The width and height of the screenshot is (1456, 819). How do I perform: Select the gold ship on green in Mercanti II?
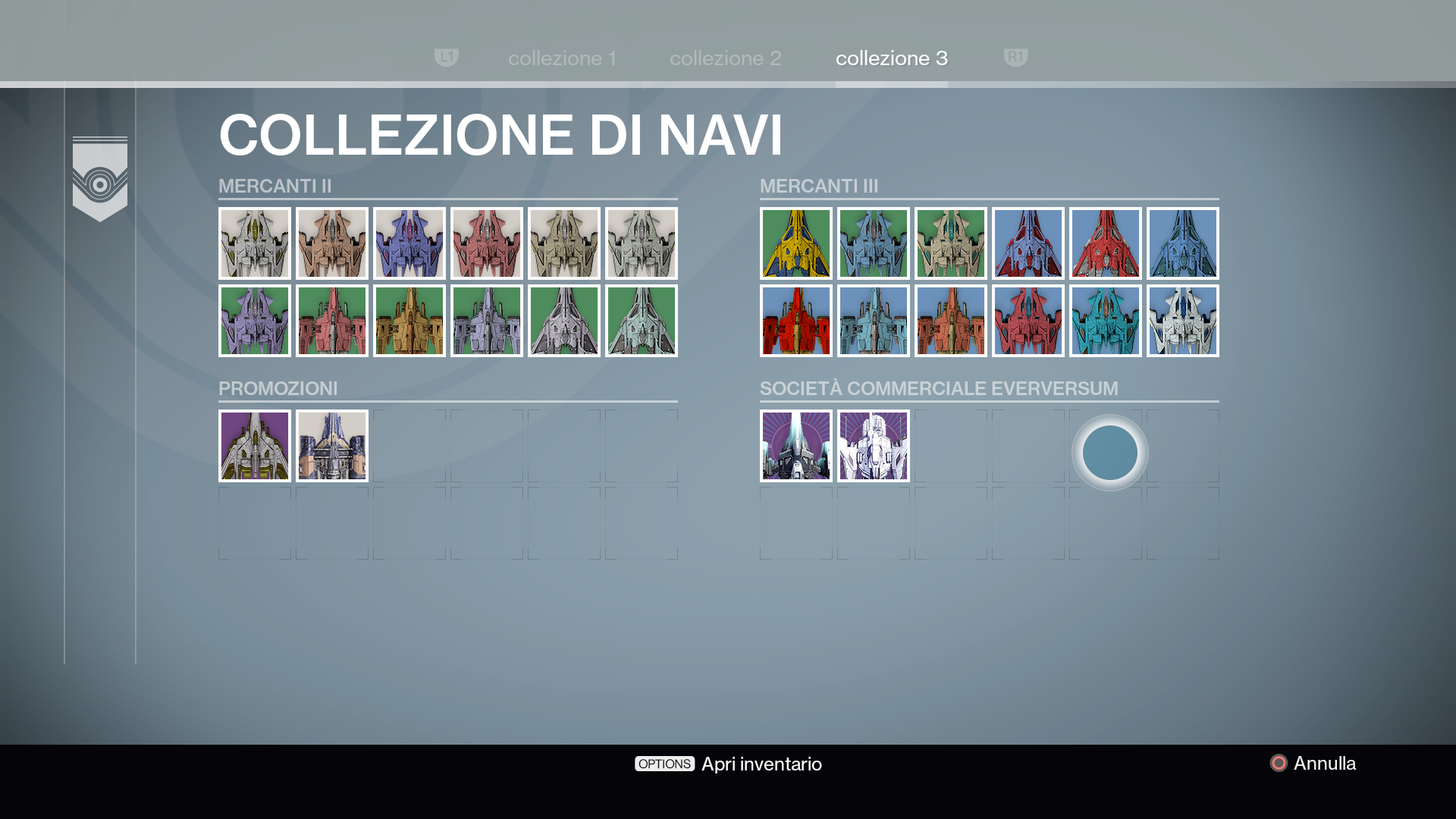[x=409, y=321]
